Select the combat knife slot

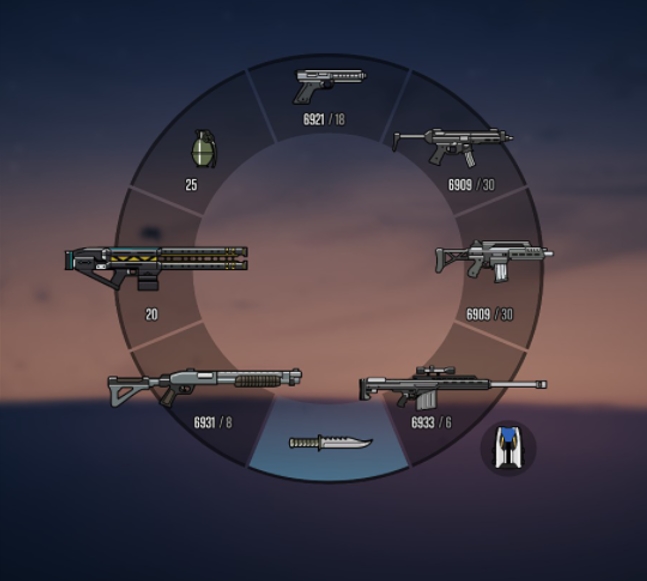click(x=330, y=442)
